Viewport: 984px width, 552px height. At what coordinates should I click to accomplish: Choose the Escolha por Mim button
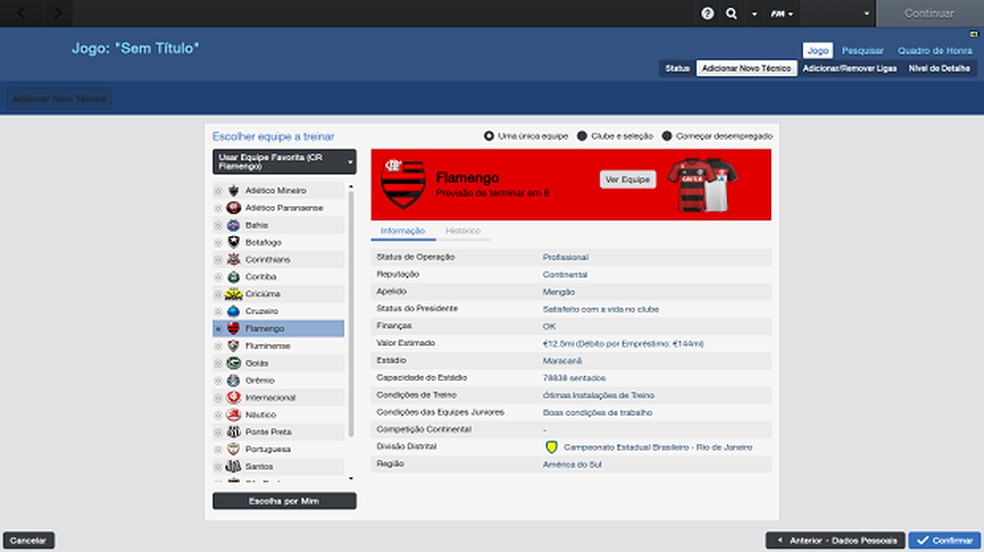point(284,501)
